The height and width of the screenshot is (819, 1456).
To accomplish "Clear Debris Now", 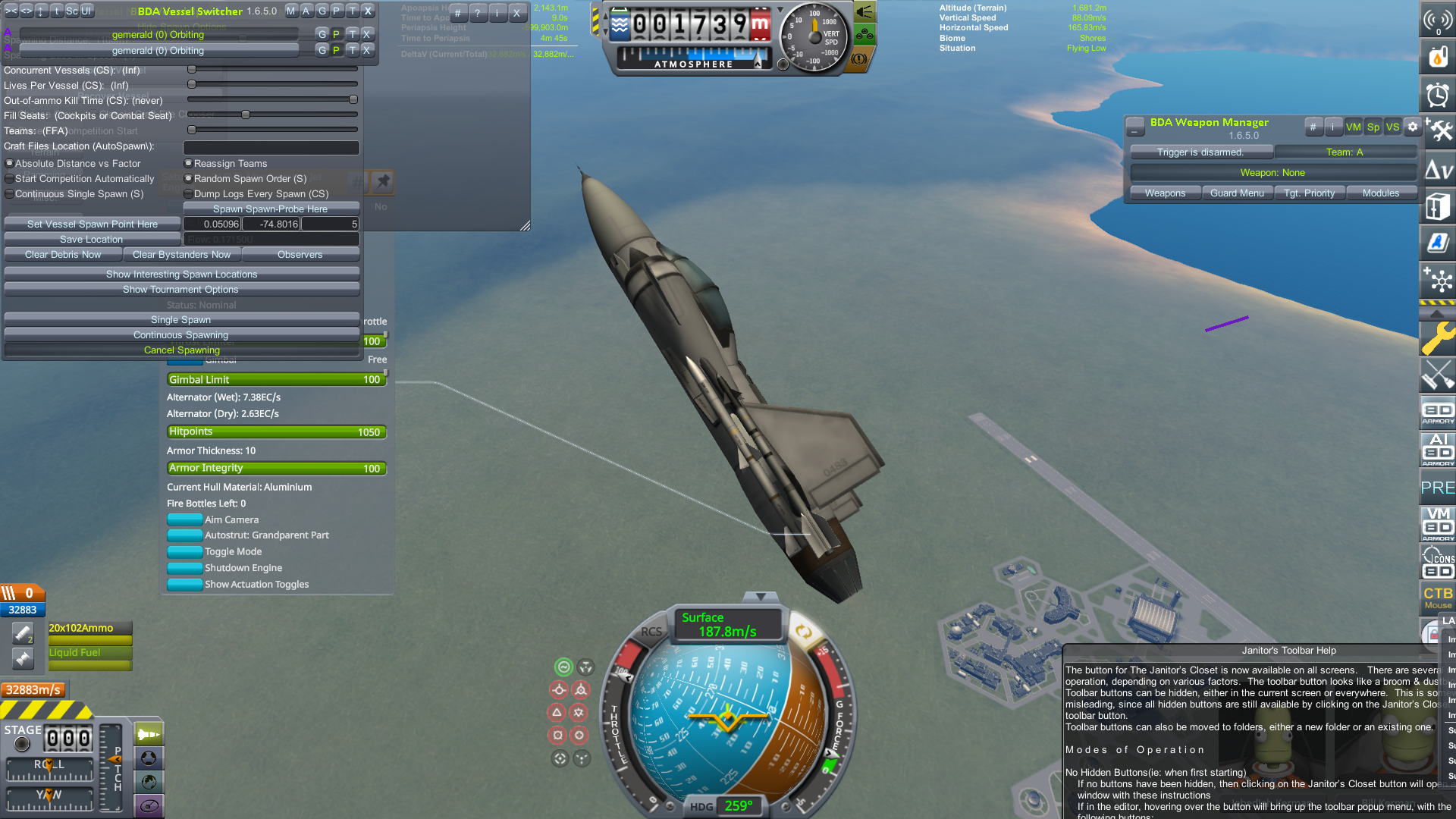I will coord(63,255).
